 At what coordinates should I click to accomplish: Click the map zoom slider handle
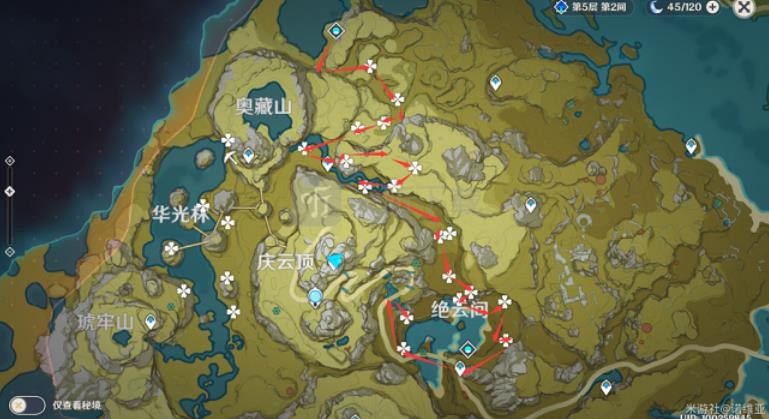(9, 191)
